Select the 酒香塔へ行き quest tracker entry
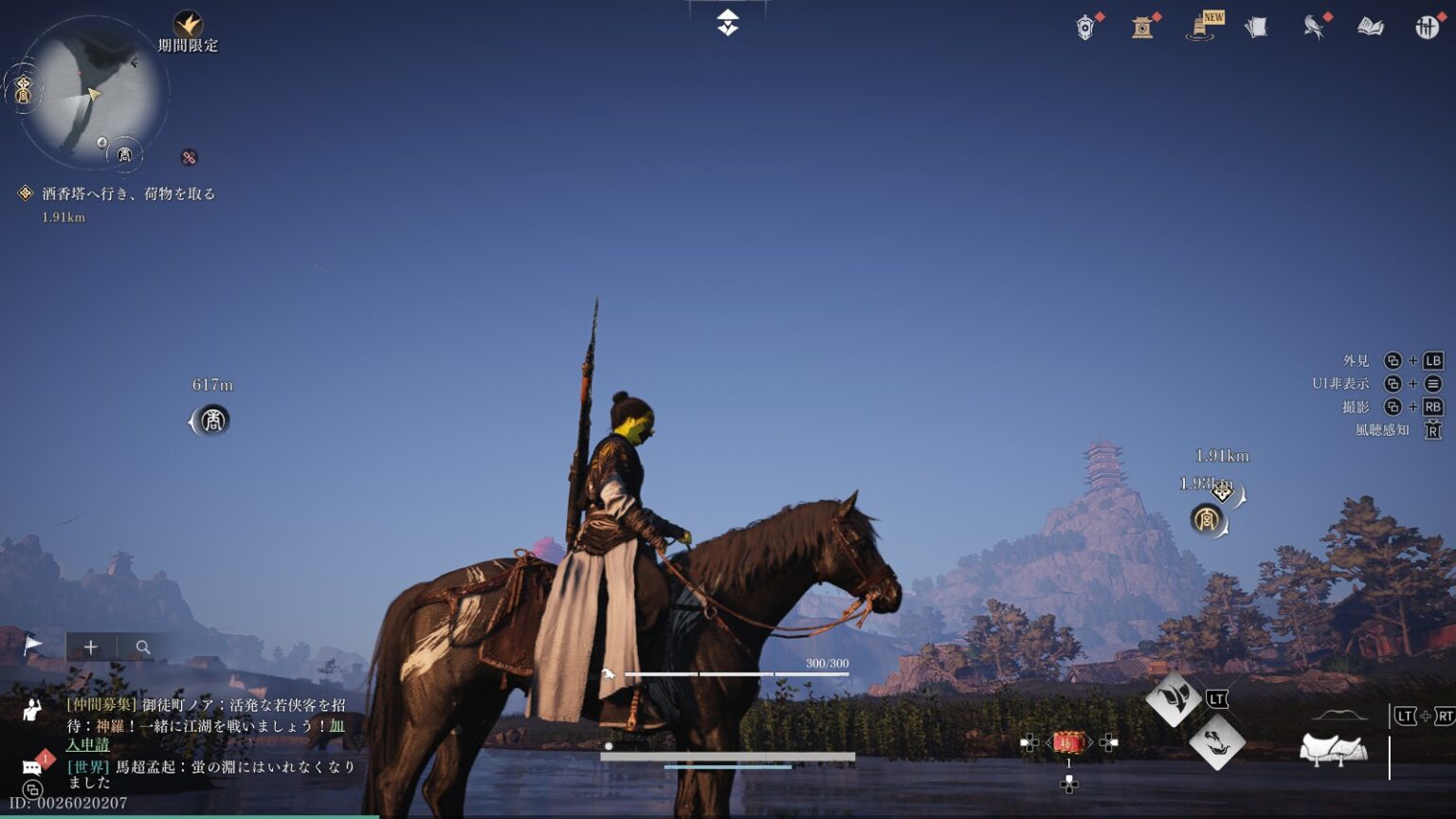Image resolution: width=1456 pixels, height=819 pixels. [x=128, y=194]
